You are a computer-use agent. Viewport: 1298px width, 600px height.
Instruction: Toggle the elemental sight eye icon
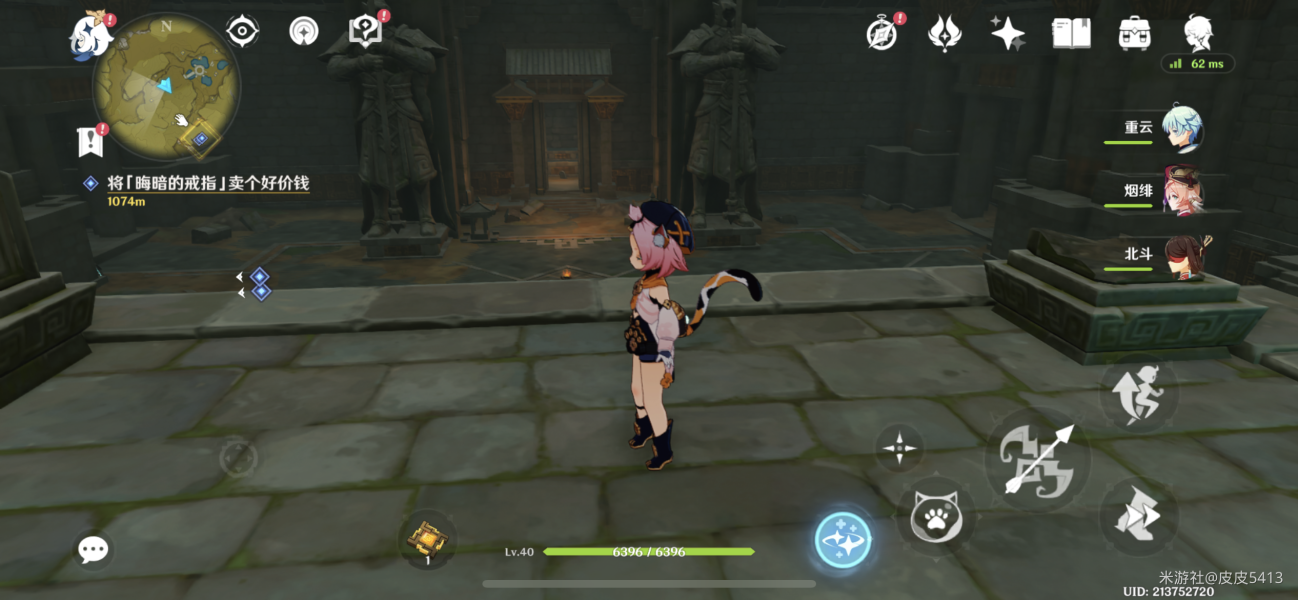click(x=242, y=32)
